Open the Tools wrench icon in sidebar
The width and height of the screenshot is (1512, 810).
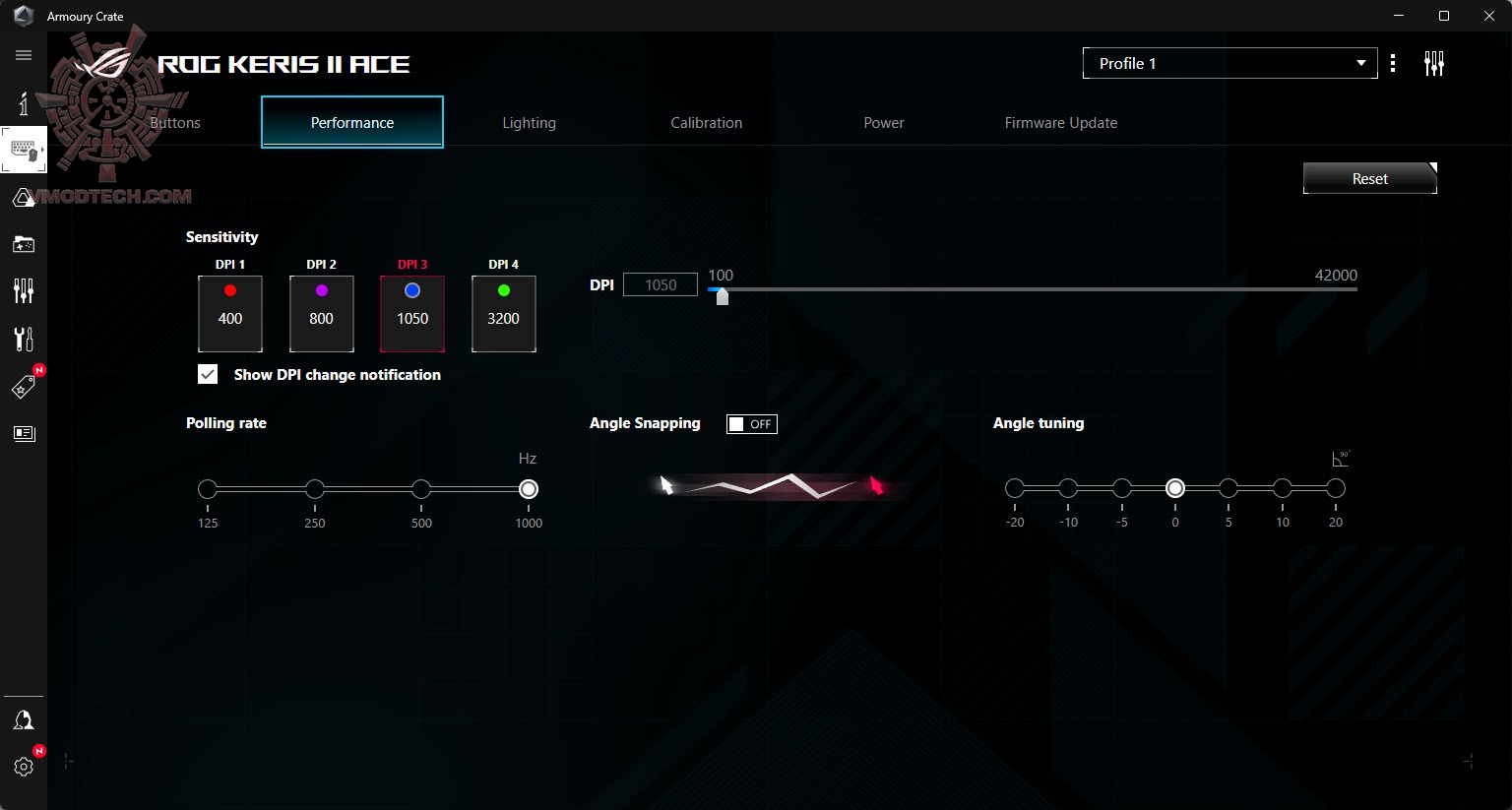pyautogui.click(x=24, y=339)
